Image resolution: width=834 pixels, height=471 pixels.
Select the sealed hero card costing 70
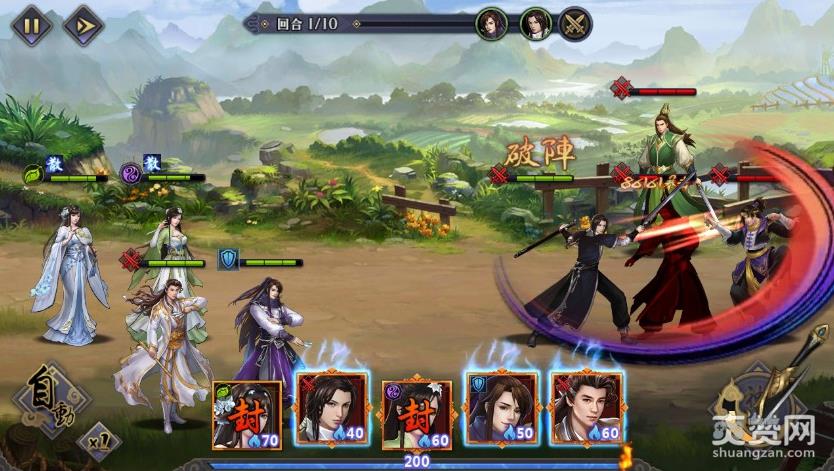coord(246,414)
